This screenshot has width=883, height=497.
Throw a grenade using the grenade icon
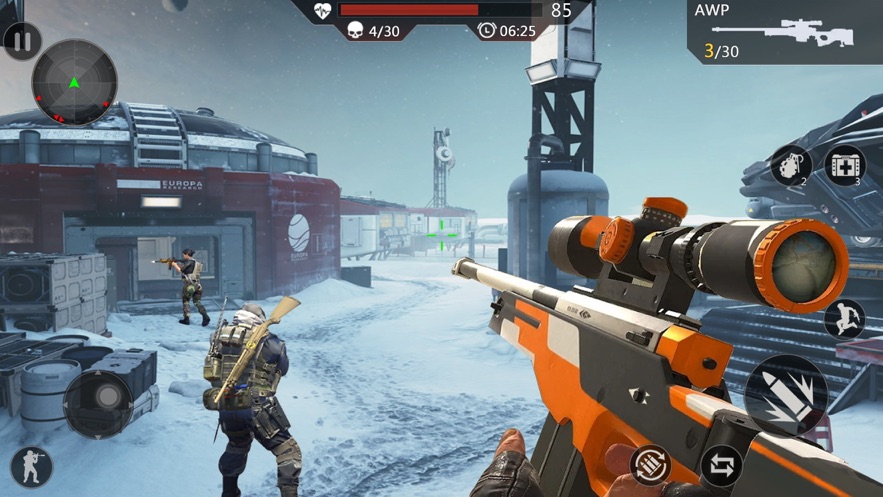tap(790, 166)
